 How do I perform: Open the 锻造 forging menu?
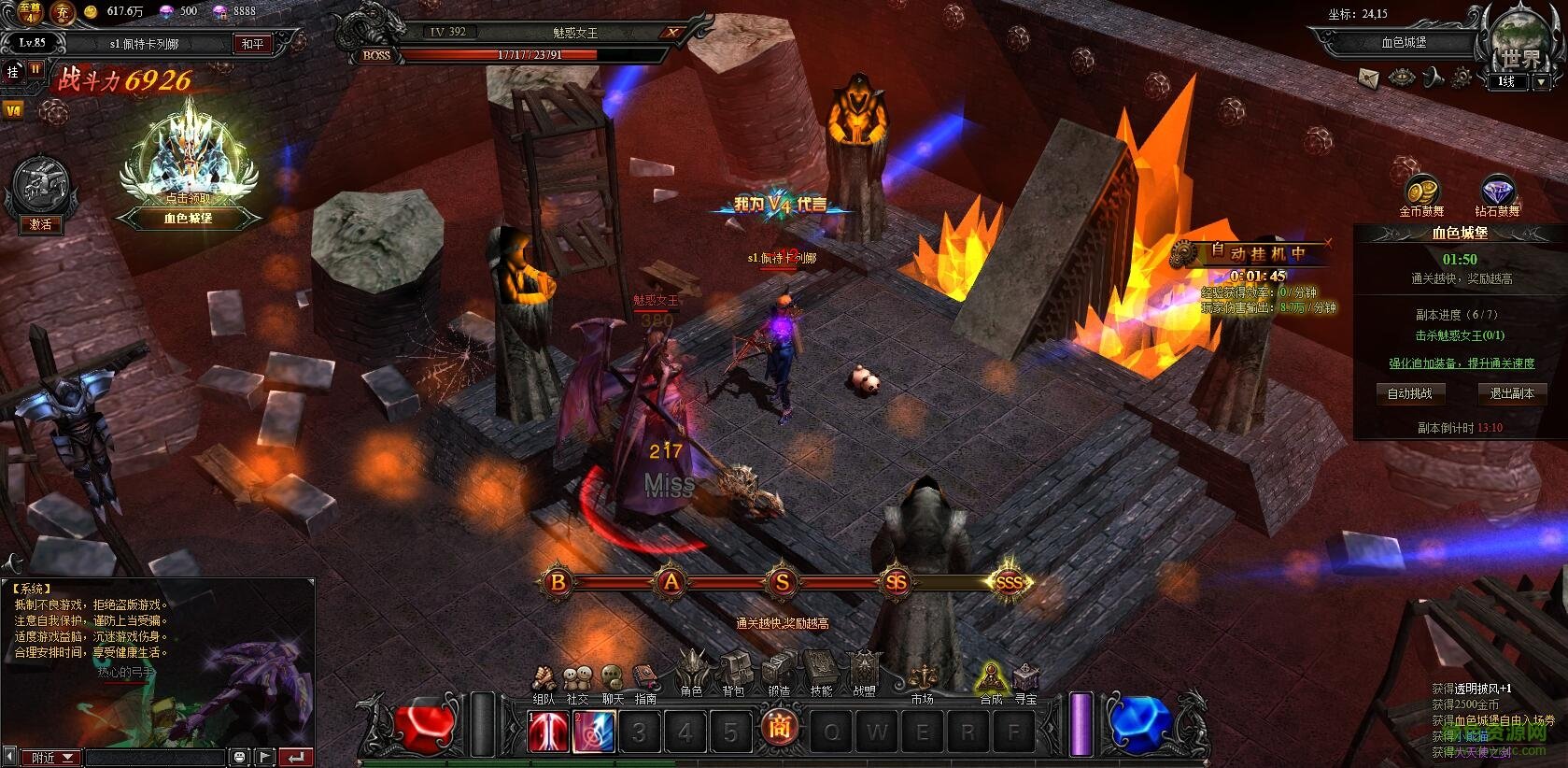pos(779,675)
